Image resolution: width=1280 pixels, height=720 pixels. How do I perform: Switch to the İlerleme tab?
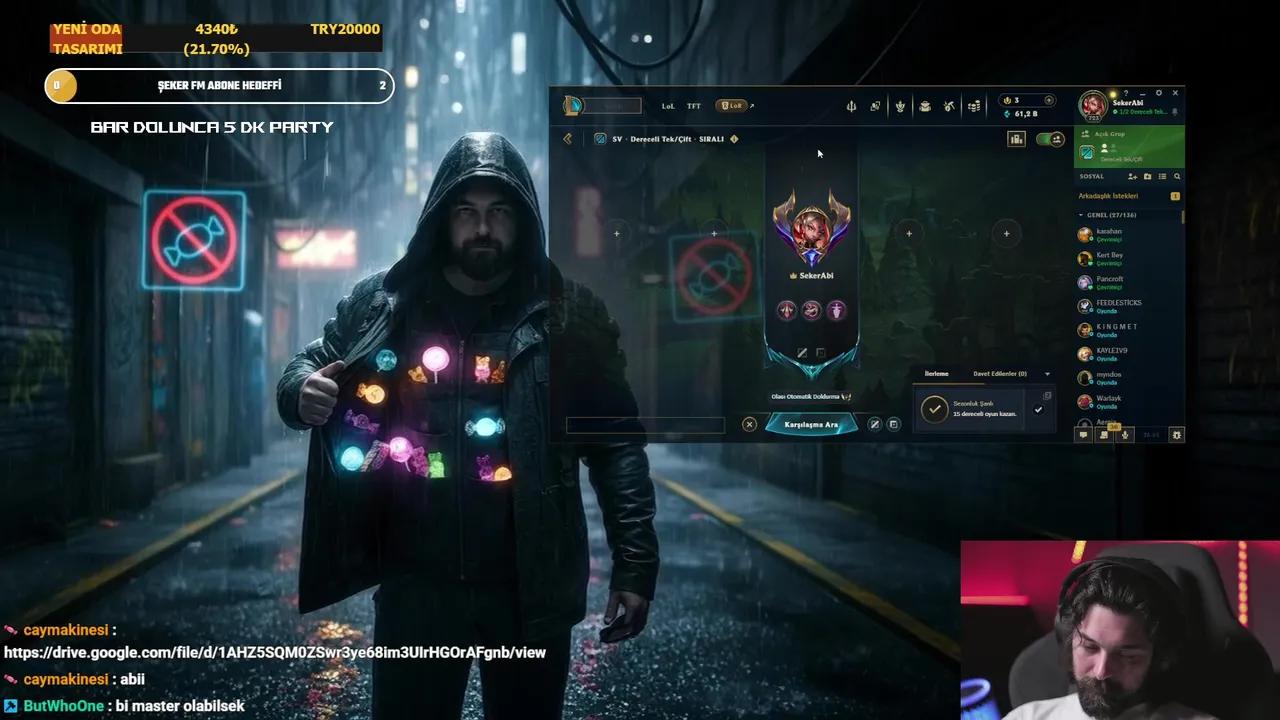click(x=935, y=373)
